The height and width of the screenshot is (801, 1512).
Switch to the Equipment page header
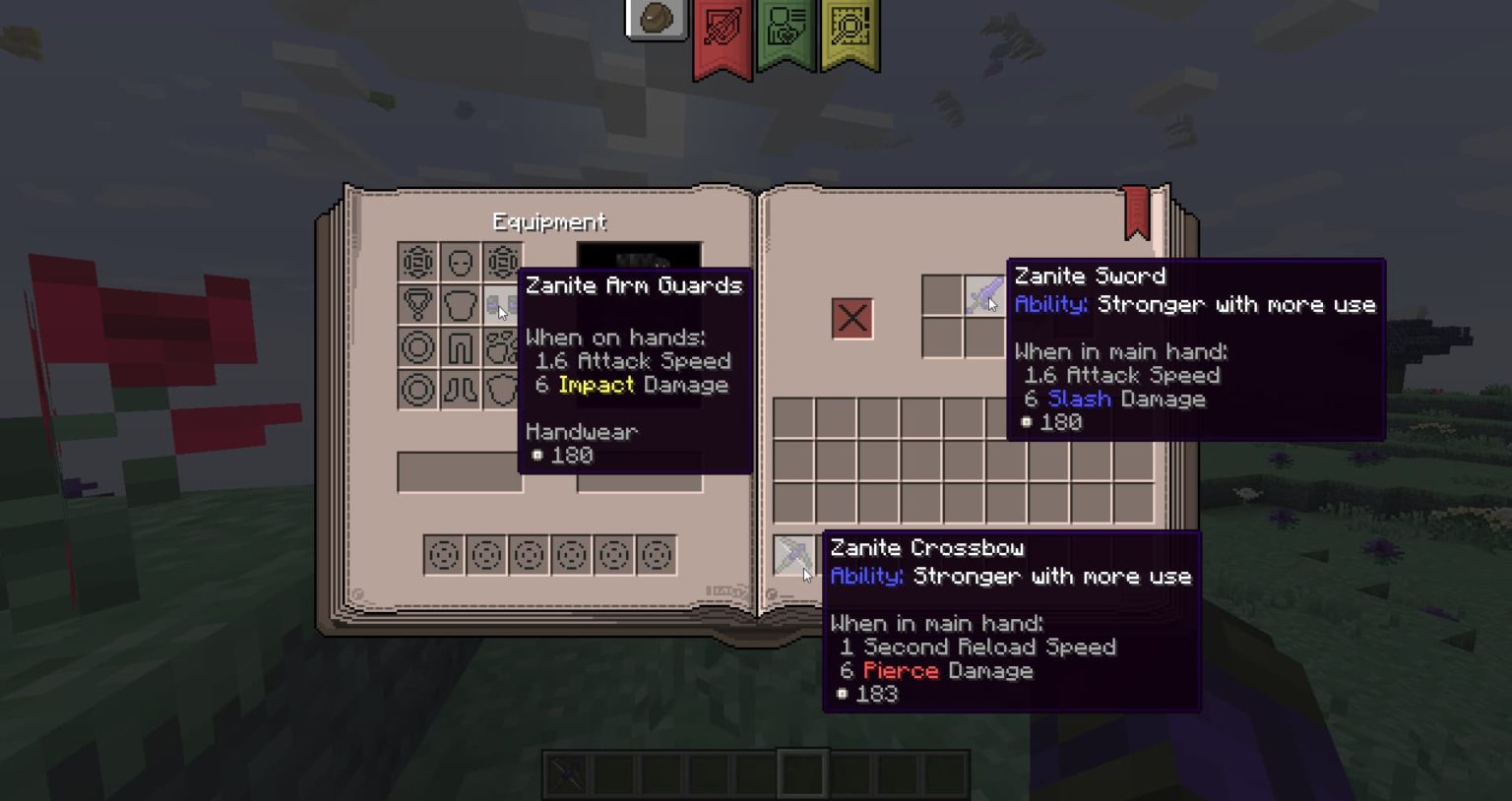(x=549, y=222)
